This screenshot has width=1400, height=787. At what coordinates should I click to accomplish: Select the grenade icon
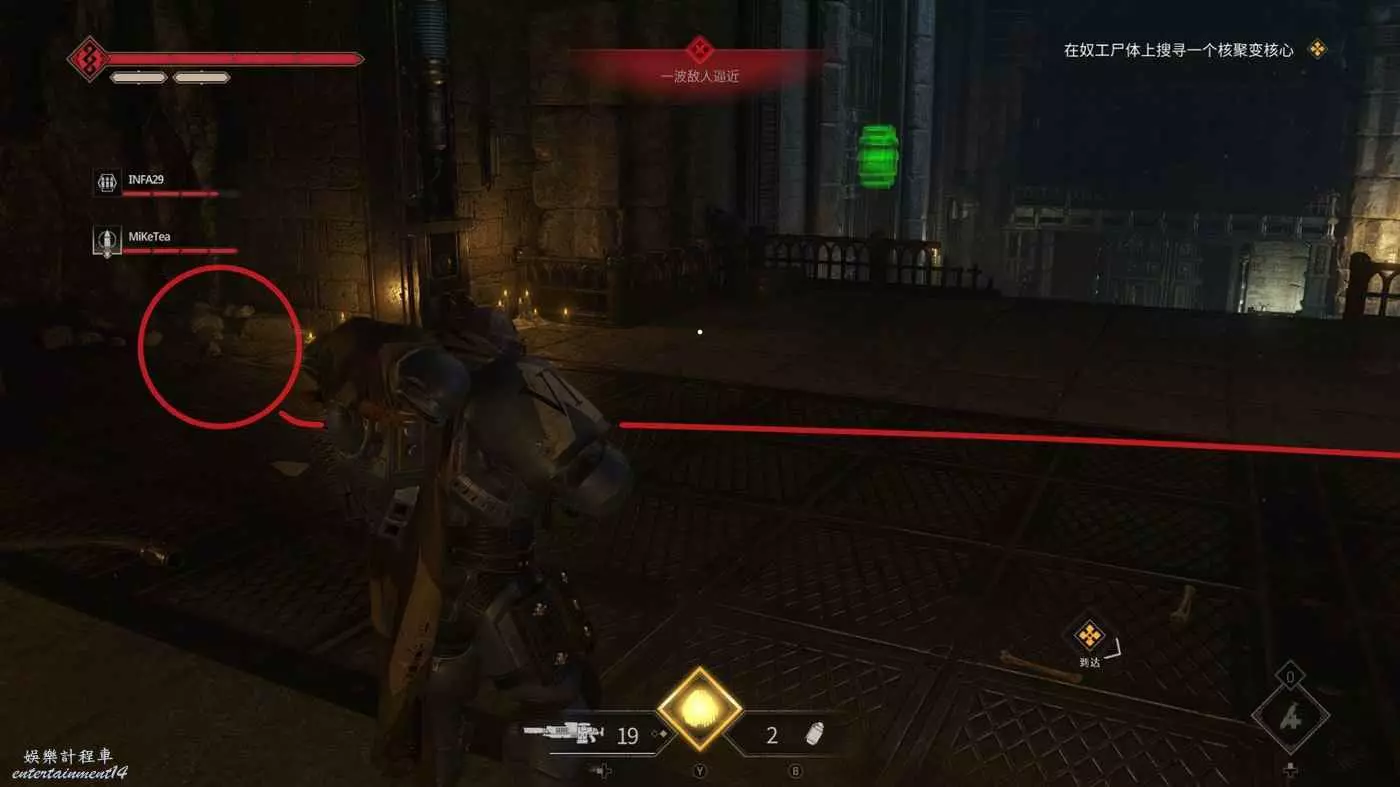(816, 736)
